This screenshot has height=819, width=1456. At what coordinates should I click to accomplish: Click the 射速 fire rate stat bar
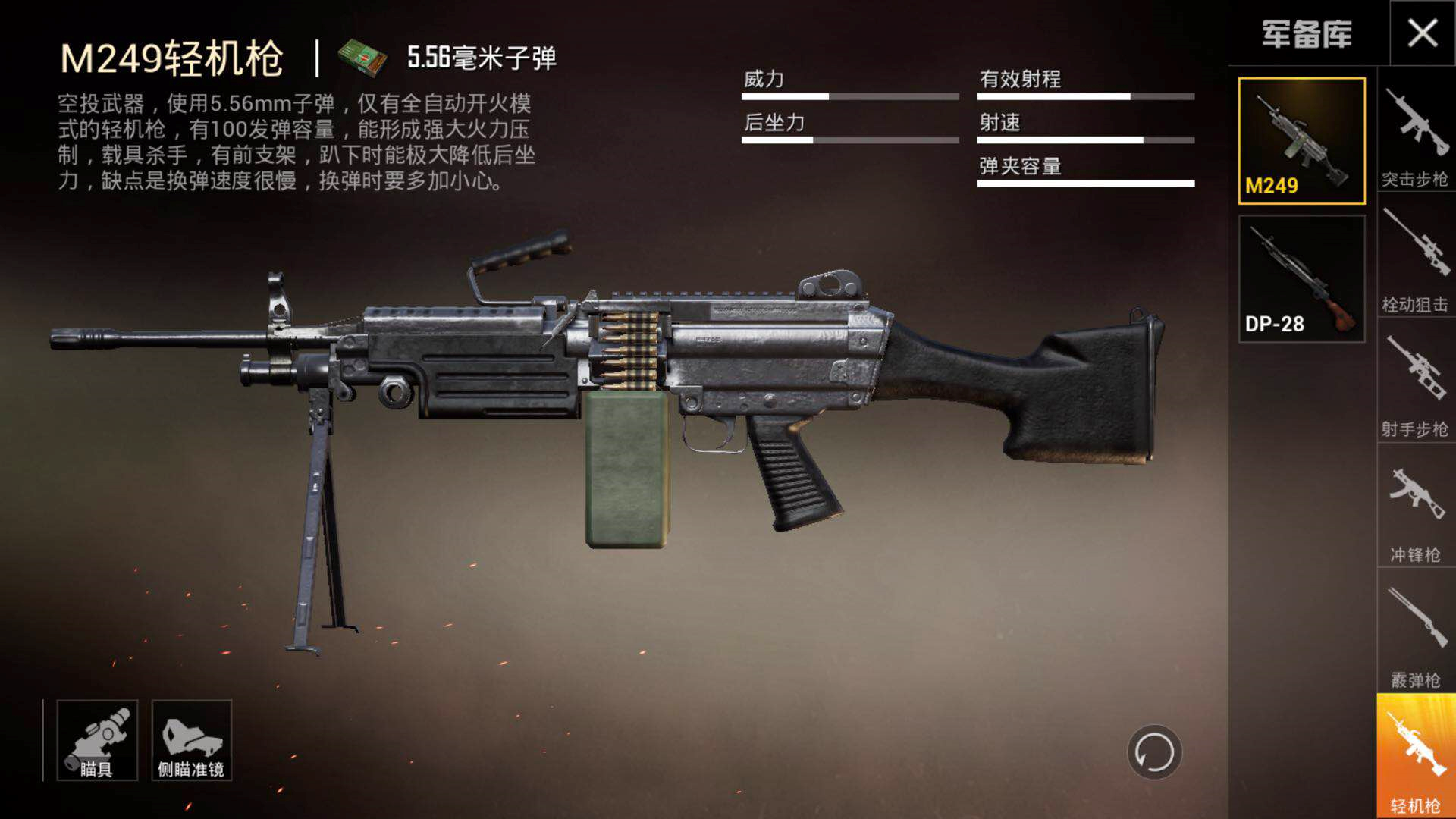(x=1086, y=140)
